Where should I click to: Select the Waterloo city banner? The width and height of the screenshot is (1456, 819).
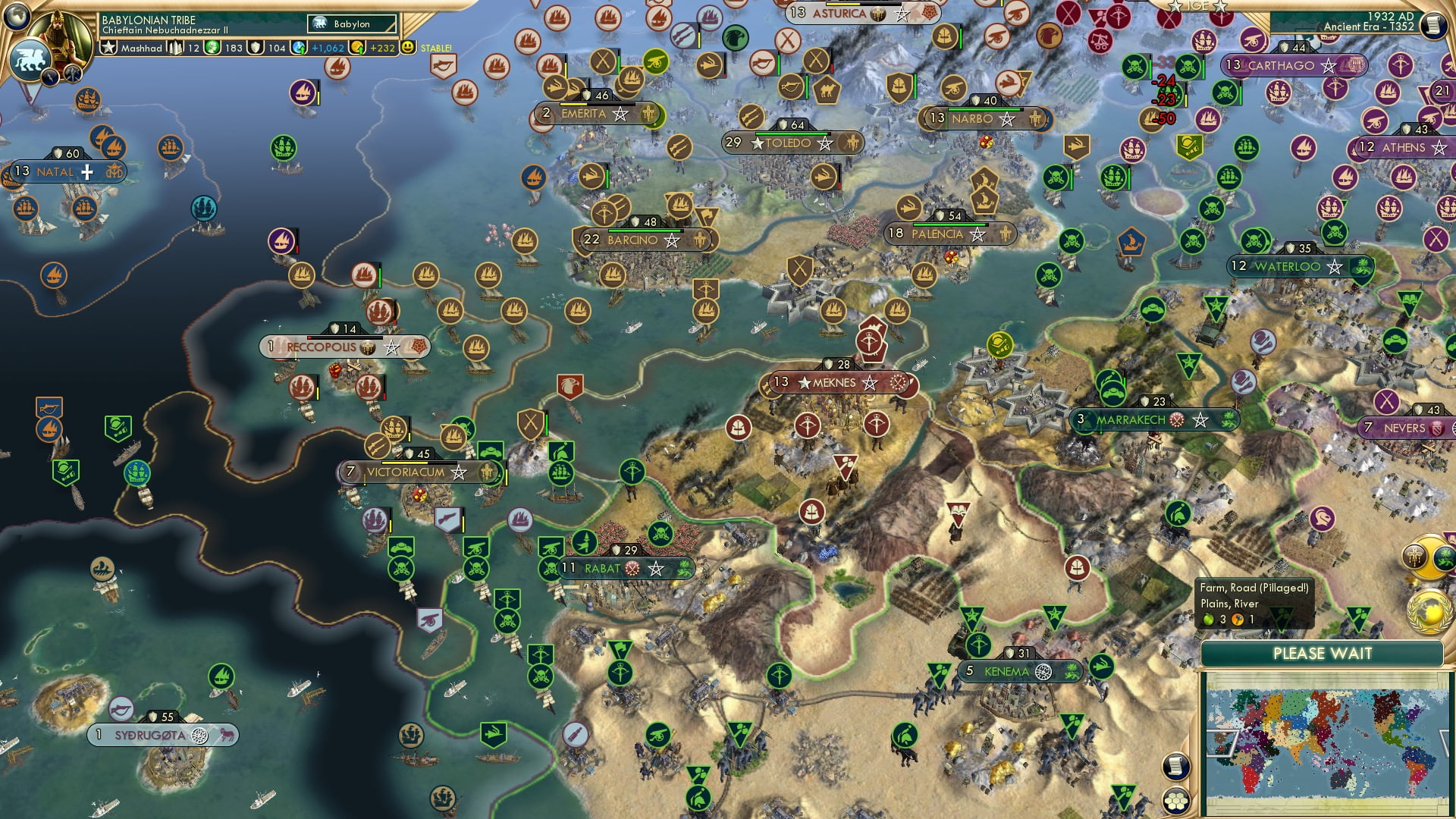[1288, 266]
